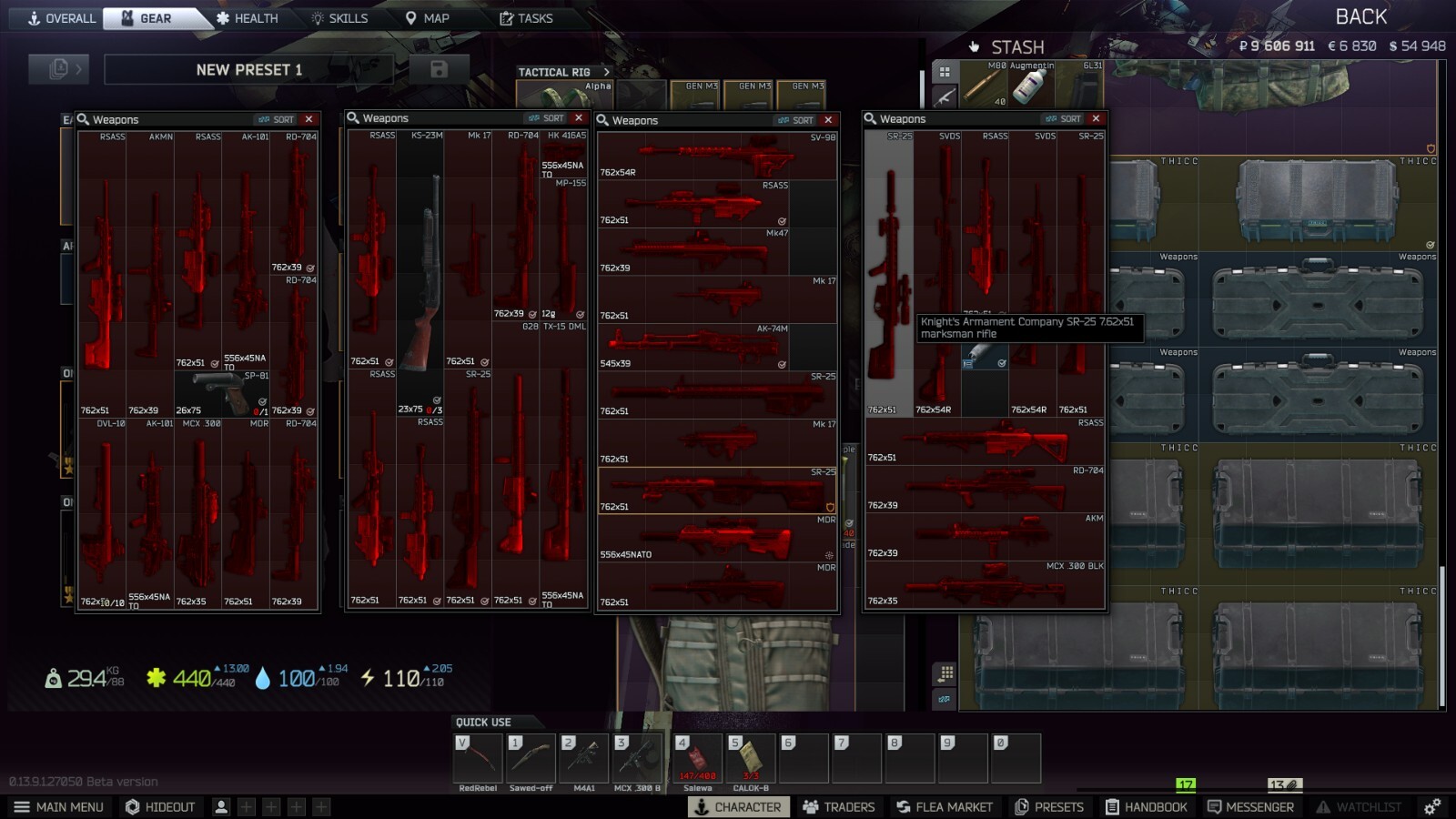Open the Traders screen
The width and height of the screenshot is (1456, 819).
(x=839, y=806)
